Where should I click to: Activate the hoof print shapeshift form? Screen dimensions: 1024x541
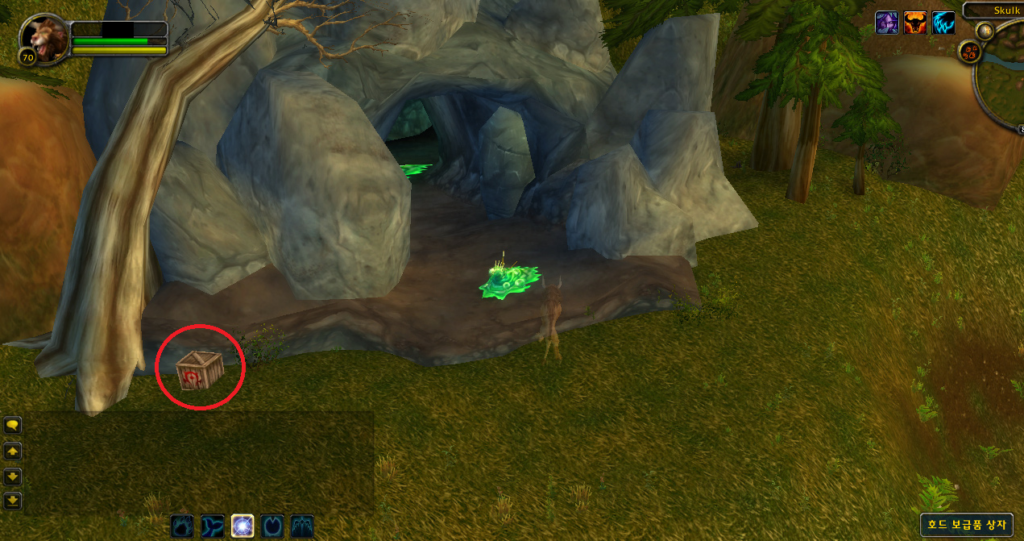point(272,525)
